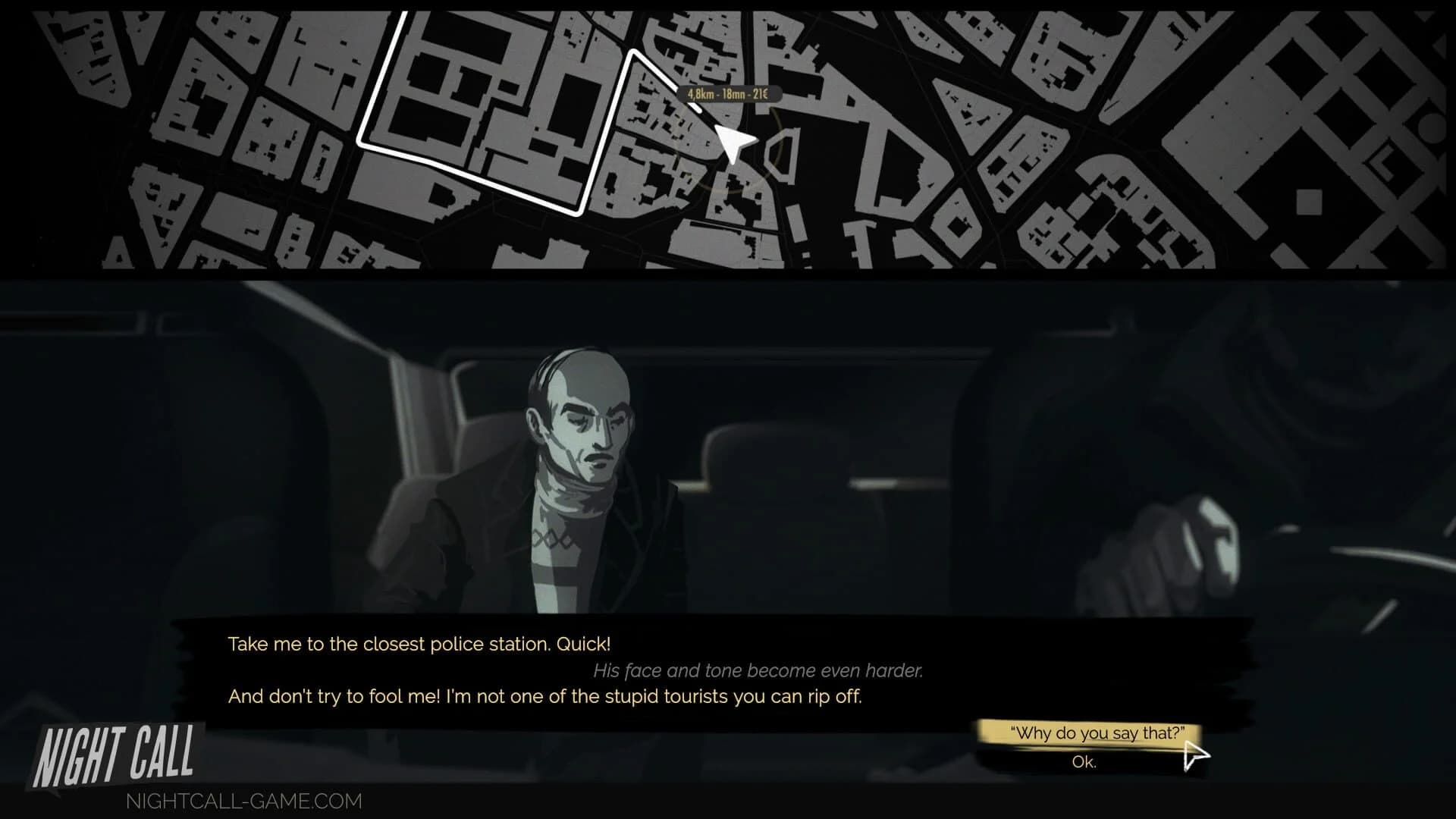Click the fare label showing 21€
Screen dimensions: 1456x819
tap(761, 94)
